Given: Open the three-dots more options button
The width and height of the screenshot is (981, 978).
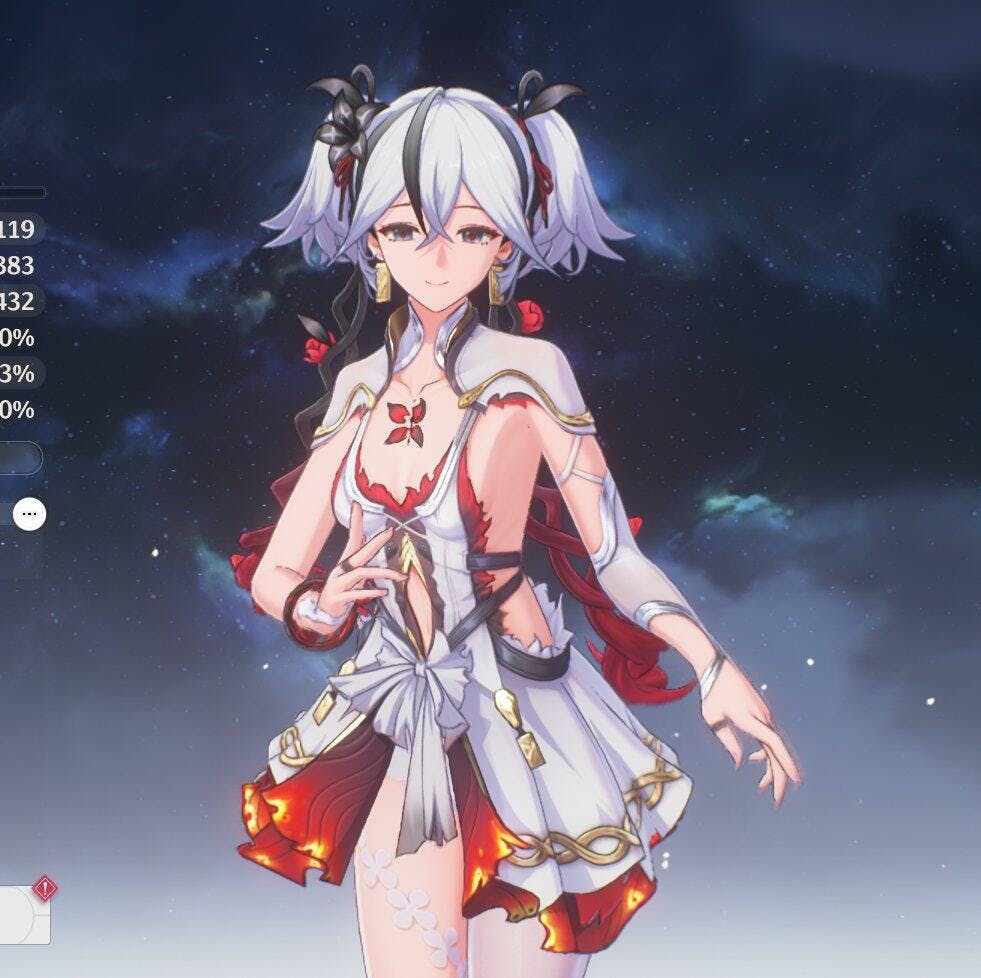Looking at the screenshot, I should pos(29,514).
